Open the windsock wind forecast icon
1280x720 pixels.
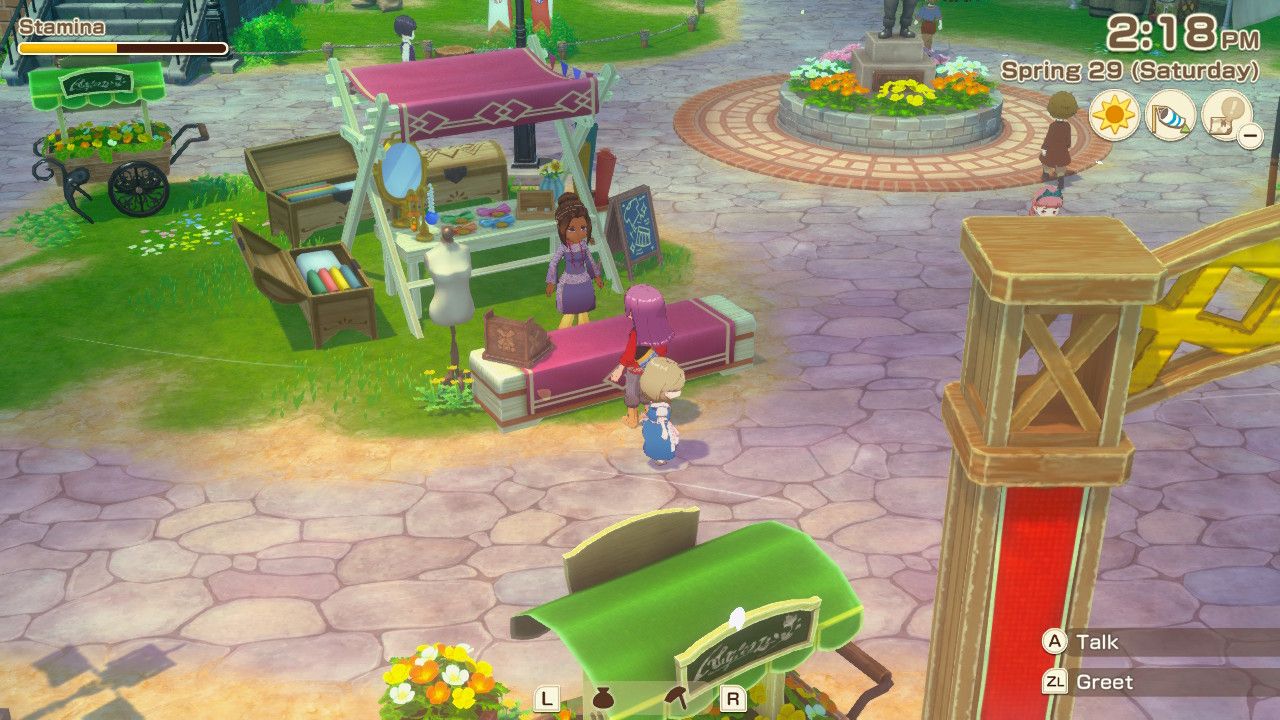coord(1170,115)
